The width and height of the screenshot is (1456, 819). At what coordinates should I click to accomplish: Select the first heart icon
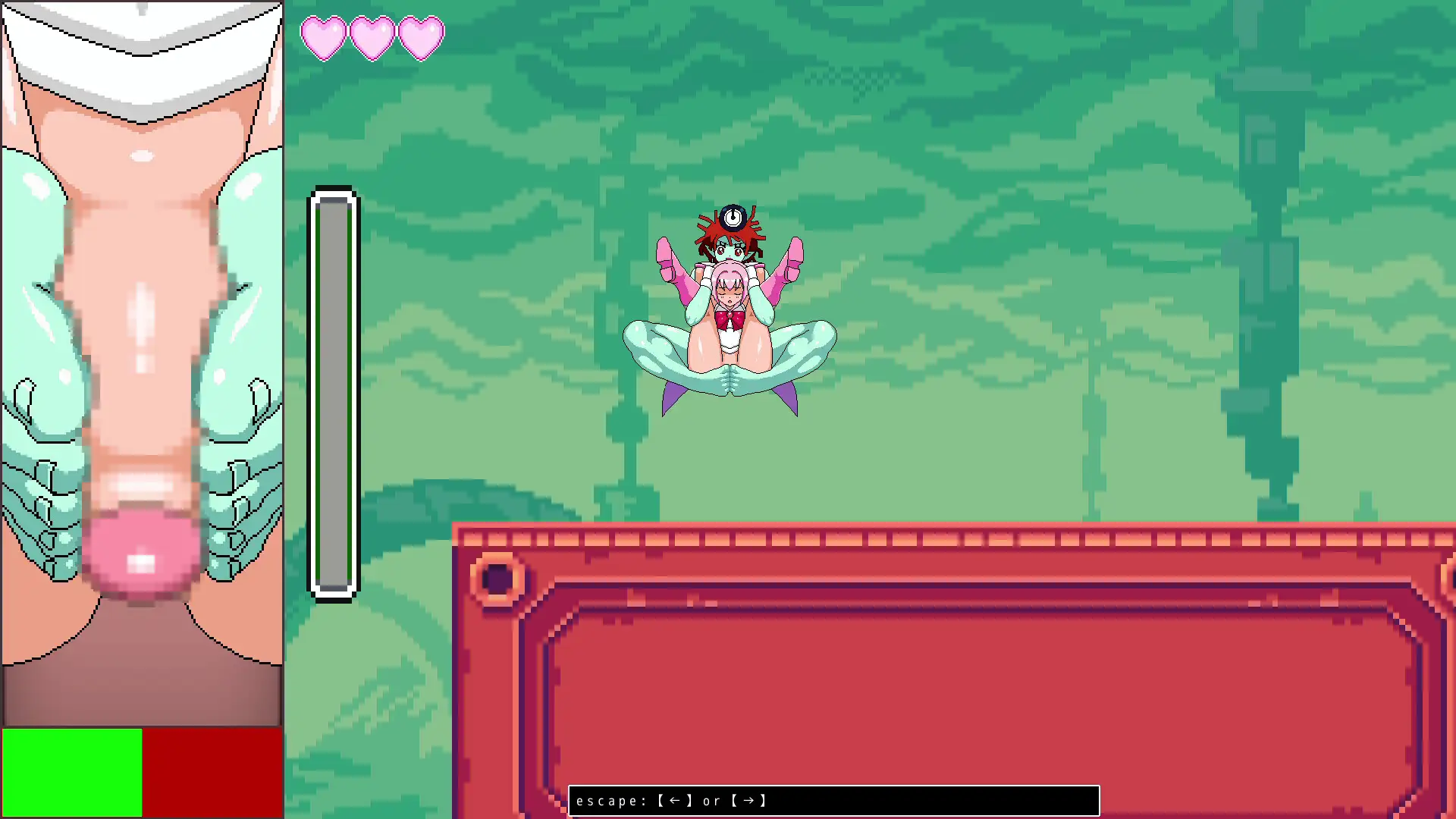tap(325, 38)
